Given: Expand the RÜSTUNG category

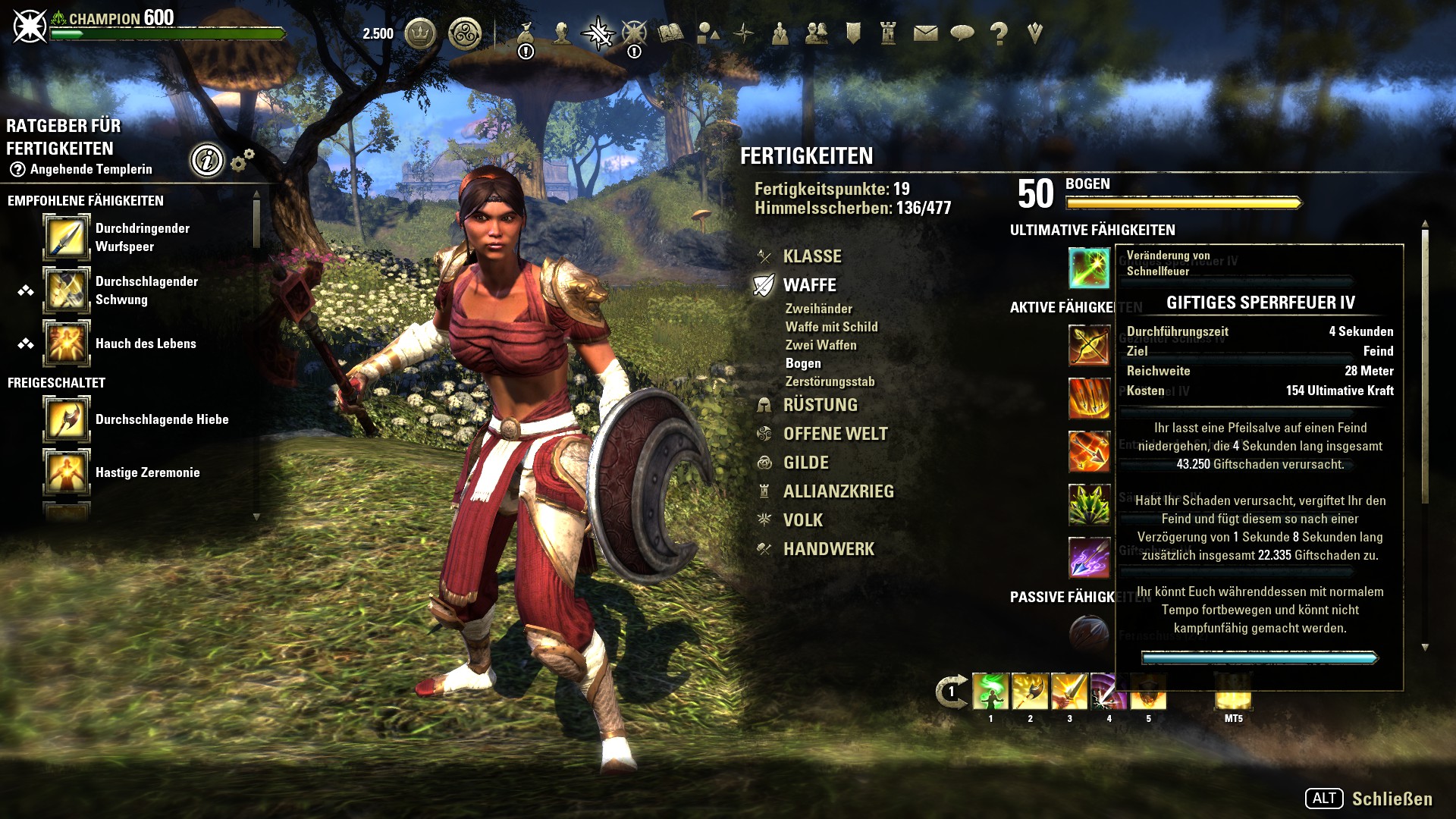Looking at the screenshot, I should click(x=820, y=405).
